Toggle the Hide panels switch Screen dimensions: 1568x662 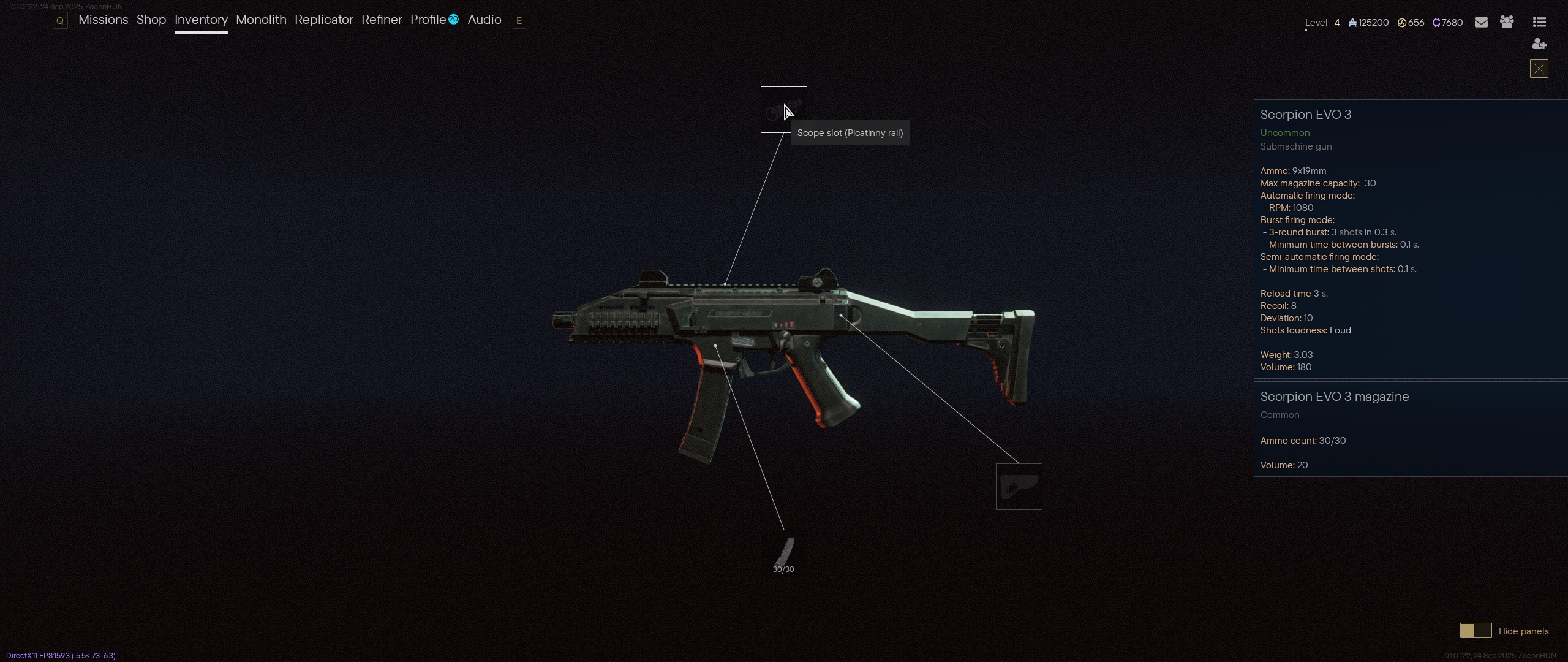point(1476,631)
